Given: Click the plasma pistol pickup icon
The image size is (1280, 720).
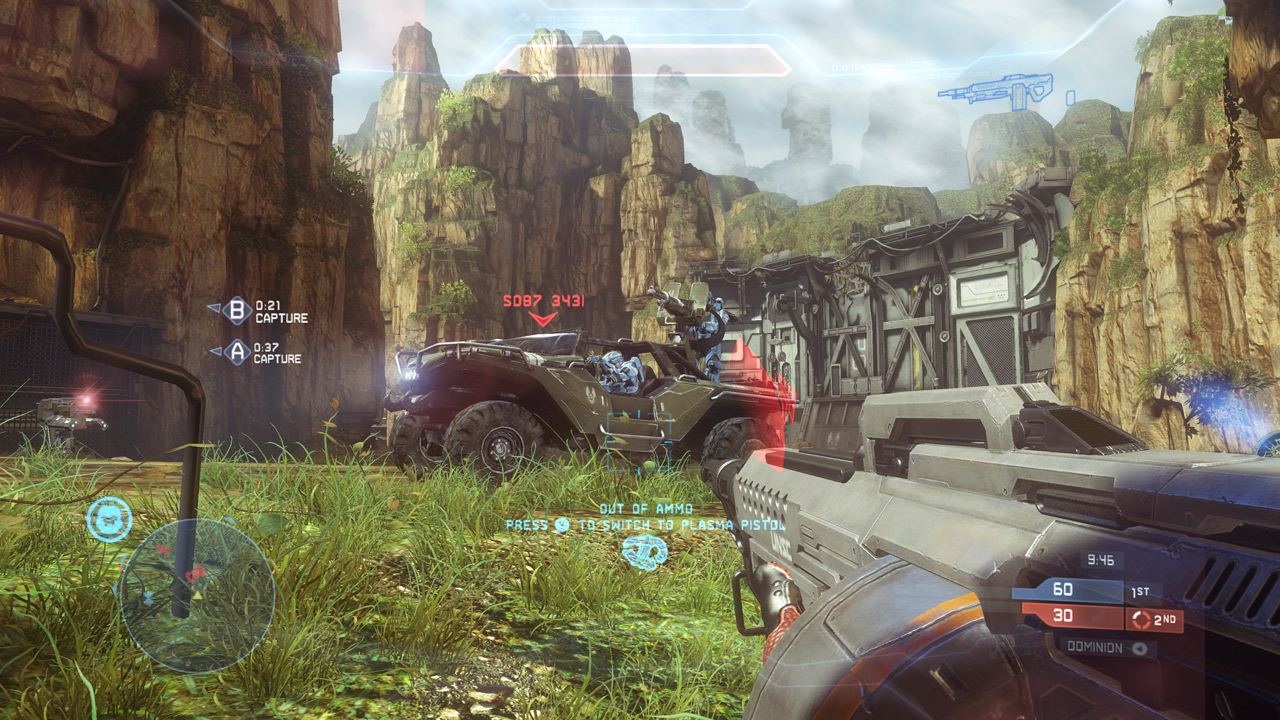Looking at the screenshot, I should pyautogui.click(x=643, y=552).
